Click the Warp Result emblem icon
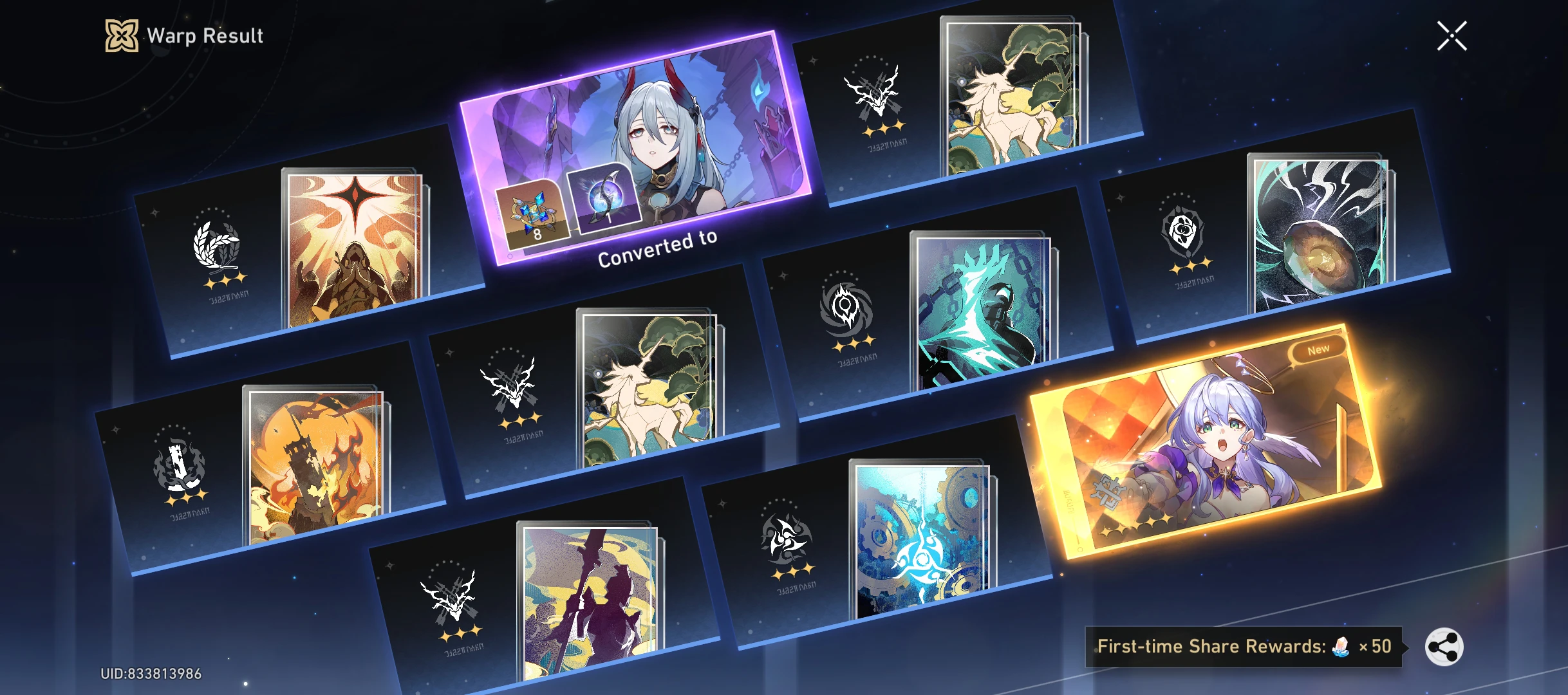 pyautogui.click(x=121, y=35)
